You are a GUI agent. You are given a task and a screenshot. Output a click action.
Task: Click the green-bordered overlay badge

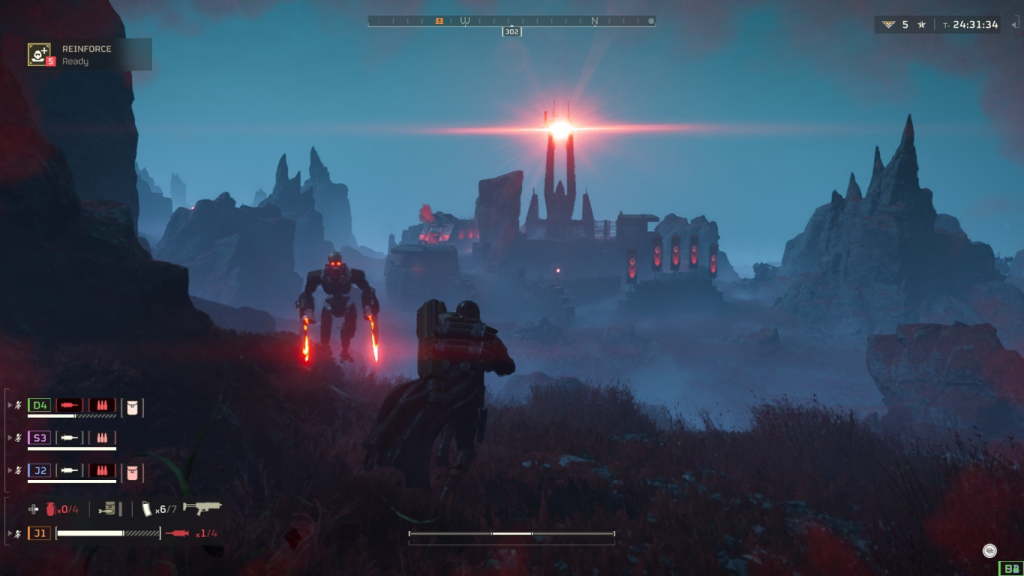click(x=1009, y=568)
